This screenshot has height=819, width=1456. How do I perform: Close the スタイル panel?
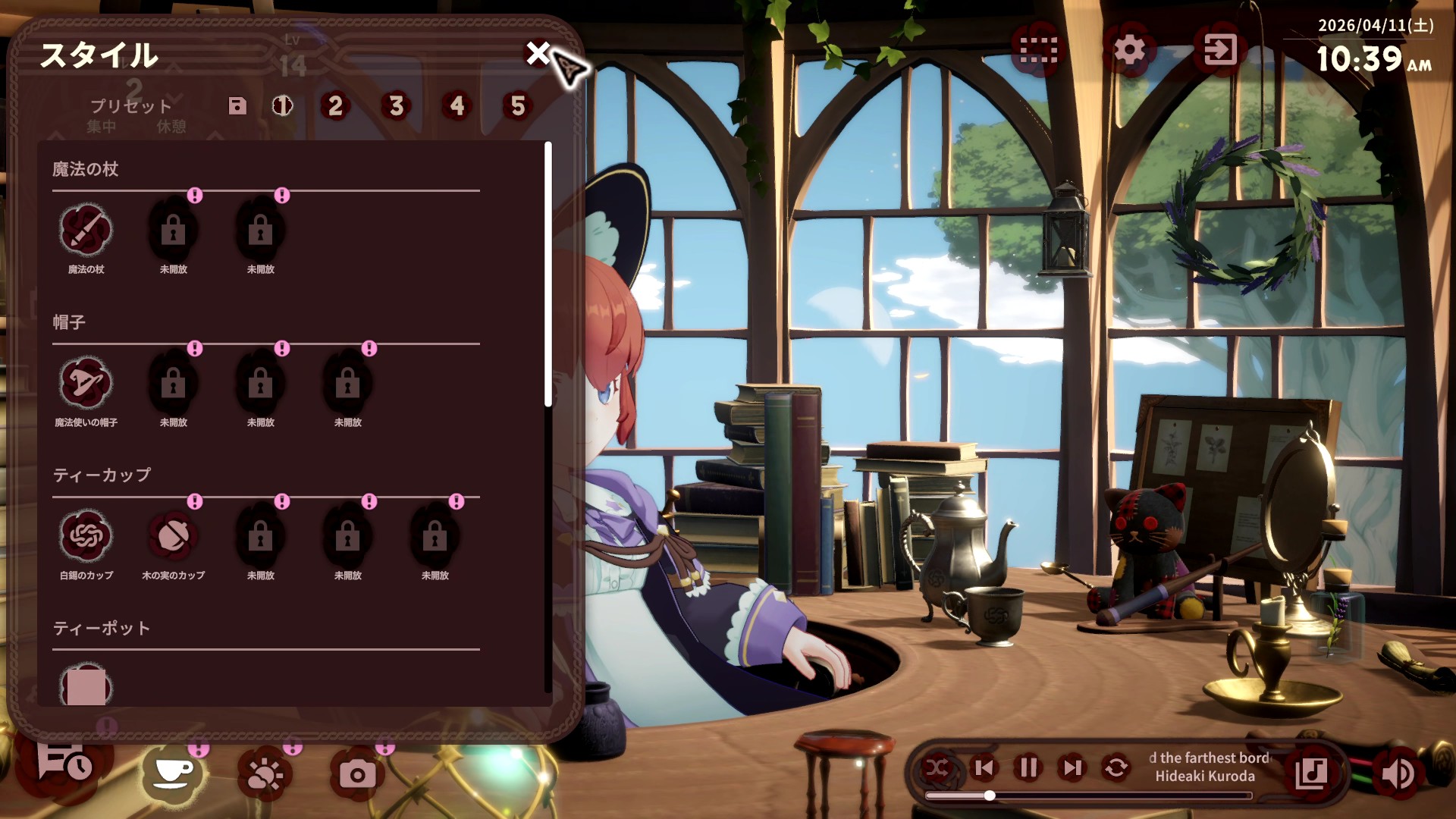click(540, 54)
